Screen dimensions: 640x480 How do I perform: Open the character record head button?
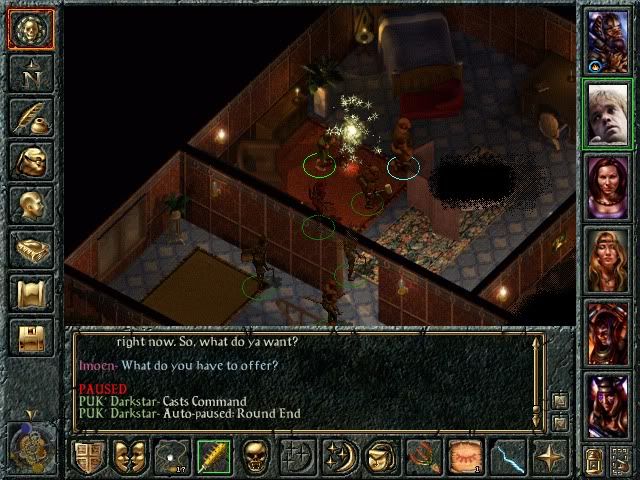pos(31,205)
